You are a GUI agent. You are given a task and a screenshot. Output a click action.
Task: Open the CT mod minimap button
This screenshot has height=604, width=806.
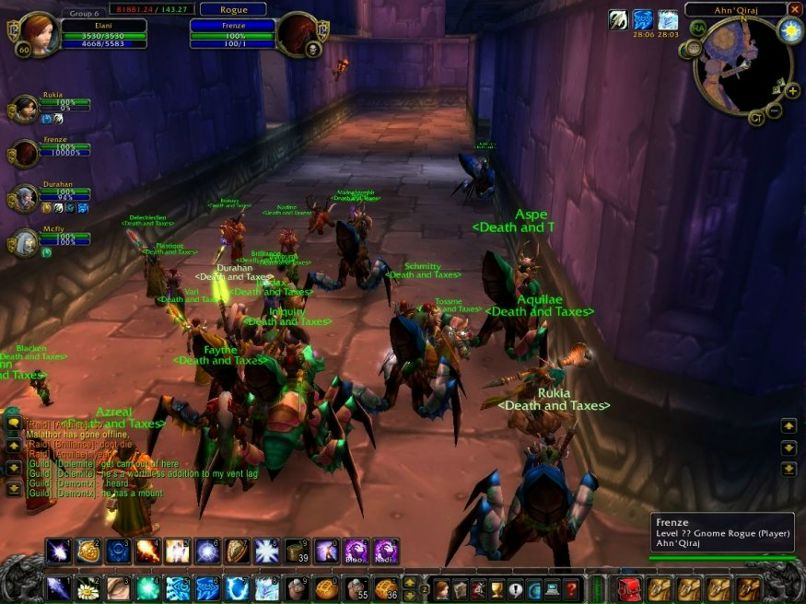coord(757,119)
